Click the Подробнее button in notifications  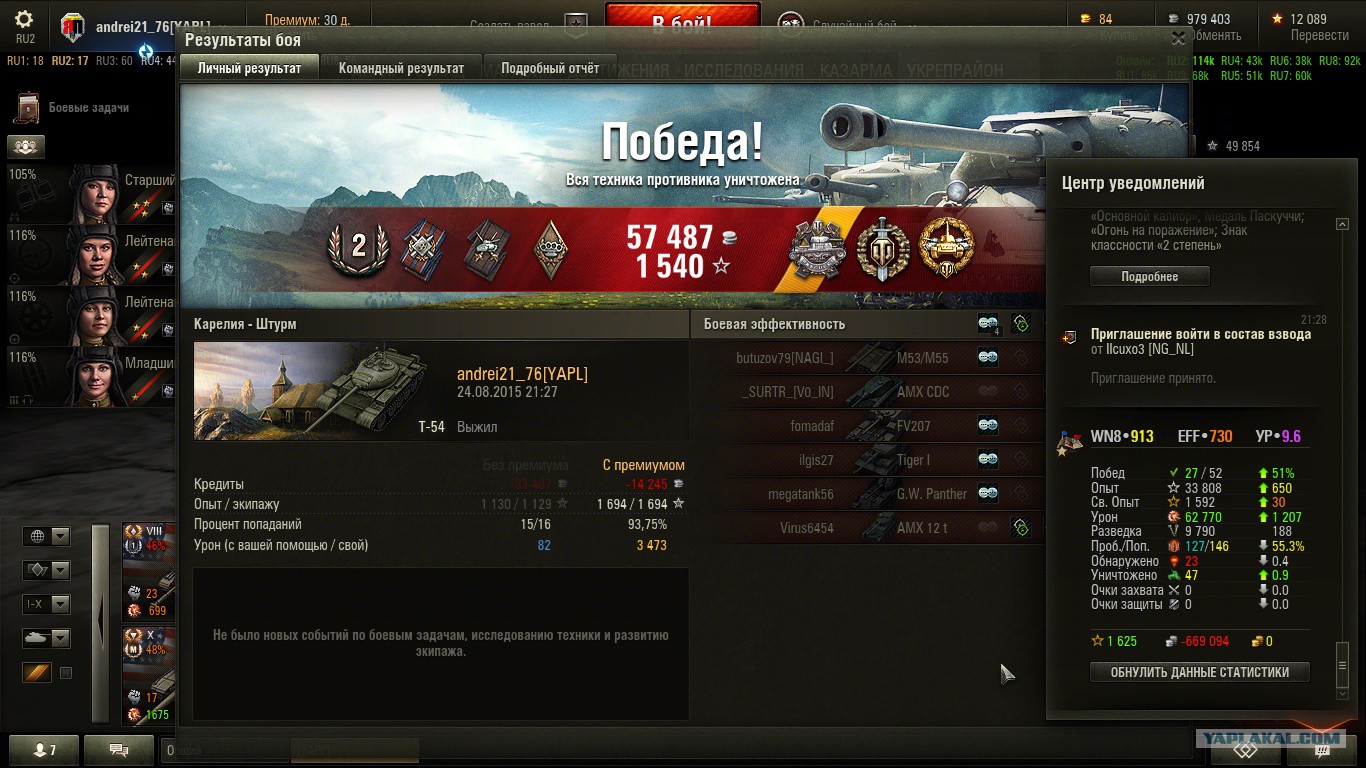tap(1149, 276)
